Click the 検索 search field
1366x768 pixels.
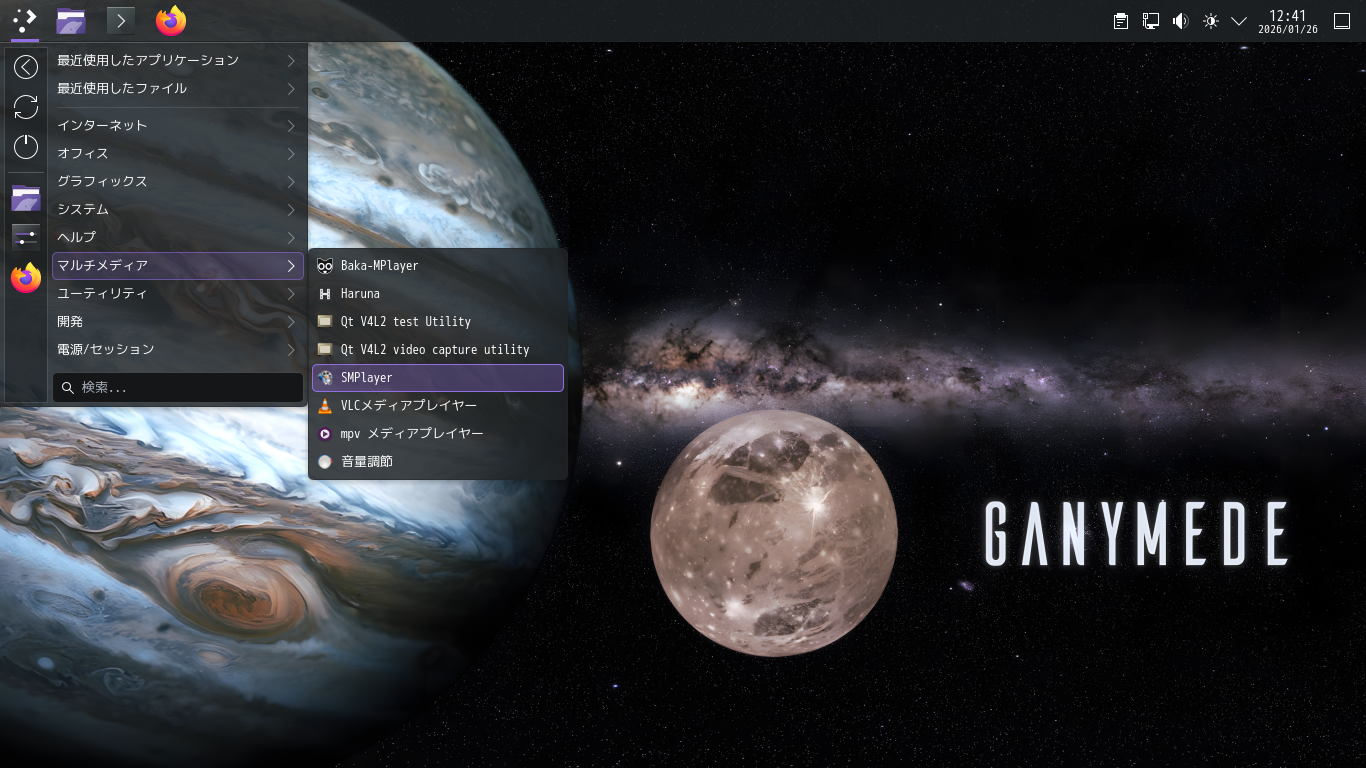(x=180, y=388)
